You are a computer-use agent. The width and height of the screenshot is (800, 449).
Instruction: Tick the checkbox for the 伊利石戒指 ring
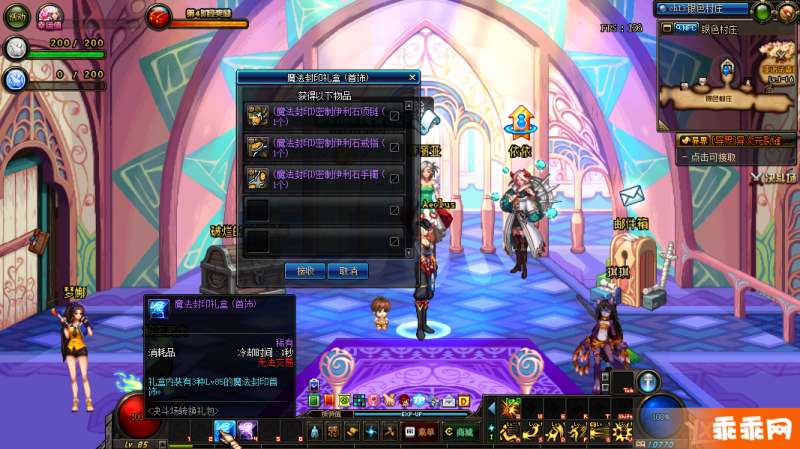(394, 148)
